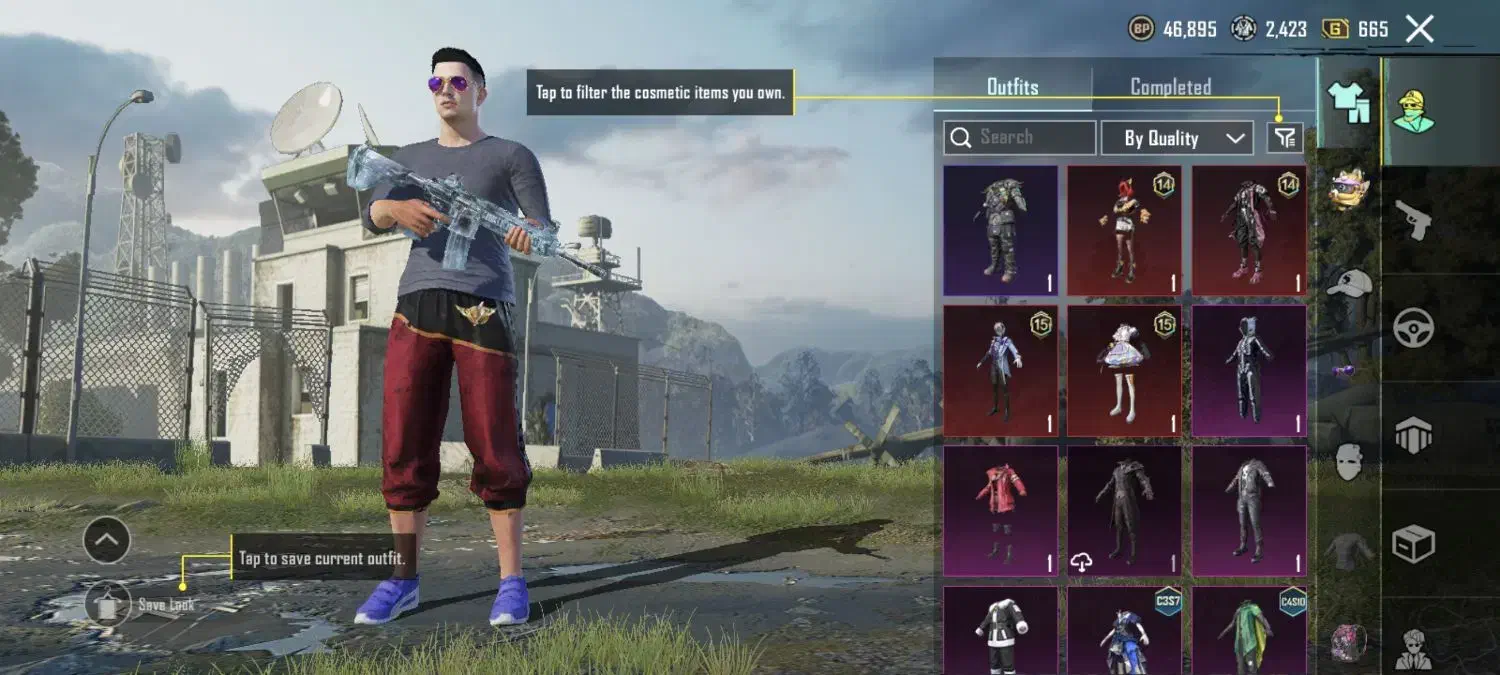Select the character avatar with yellow cap category

click(x=1414, y=110)
